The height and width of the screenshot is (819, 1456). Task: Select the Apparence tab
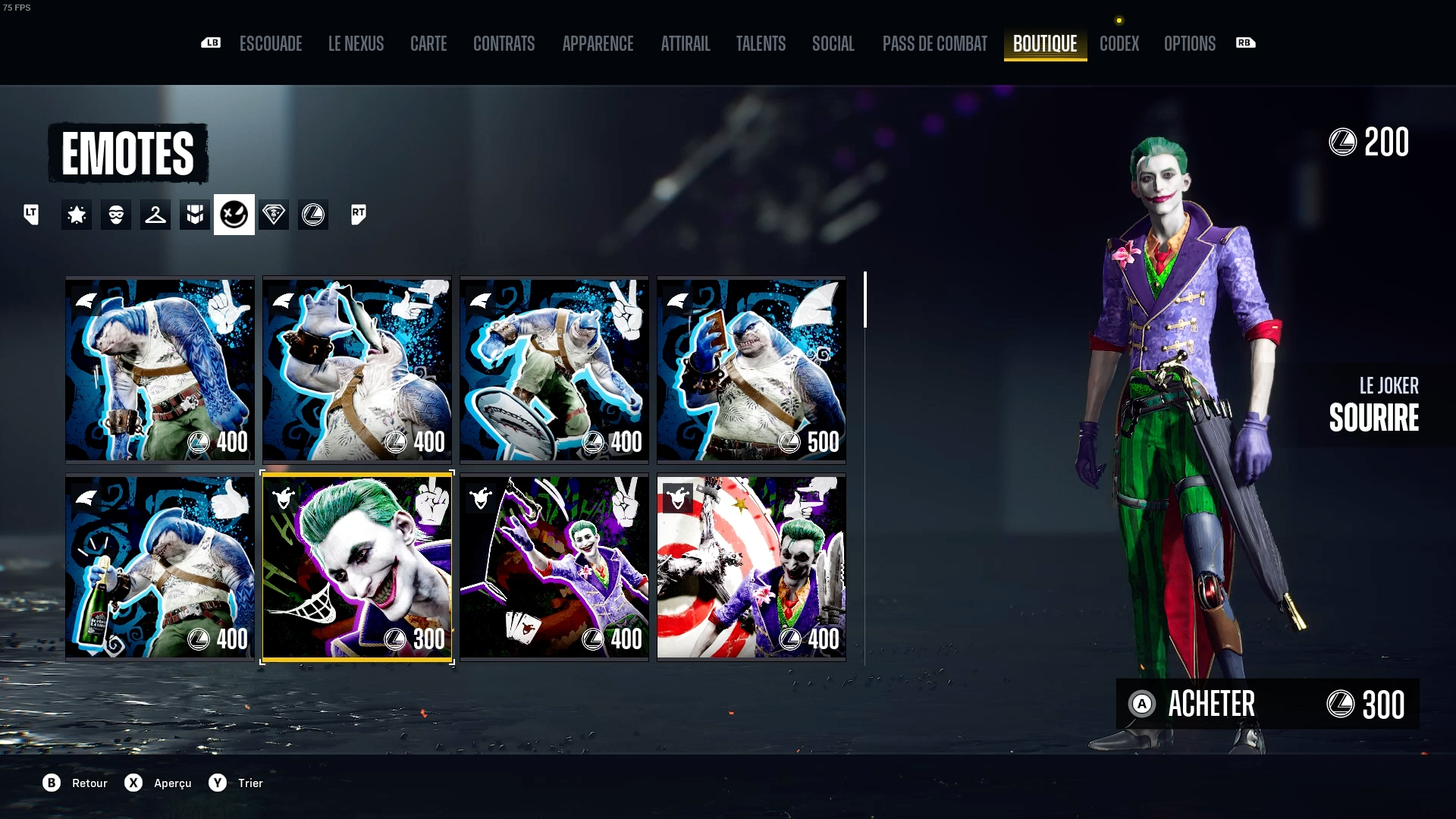click(x=598, y=44)
